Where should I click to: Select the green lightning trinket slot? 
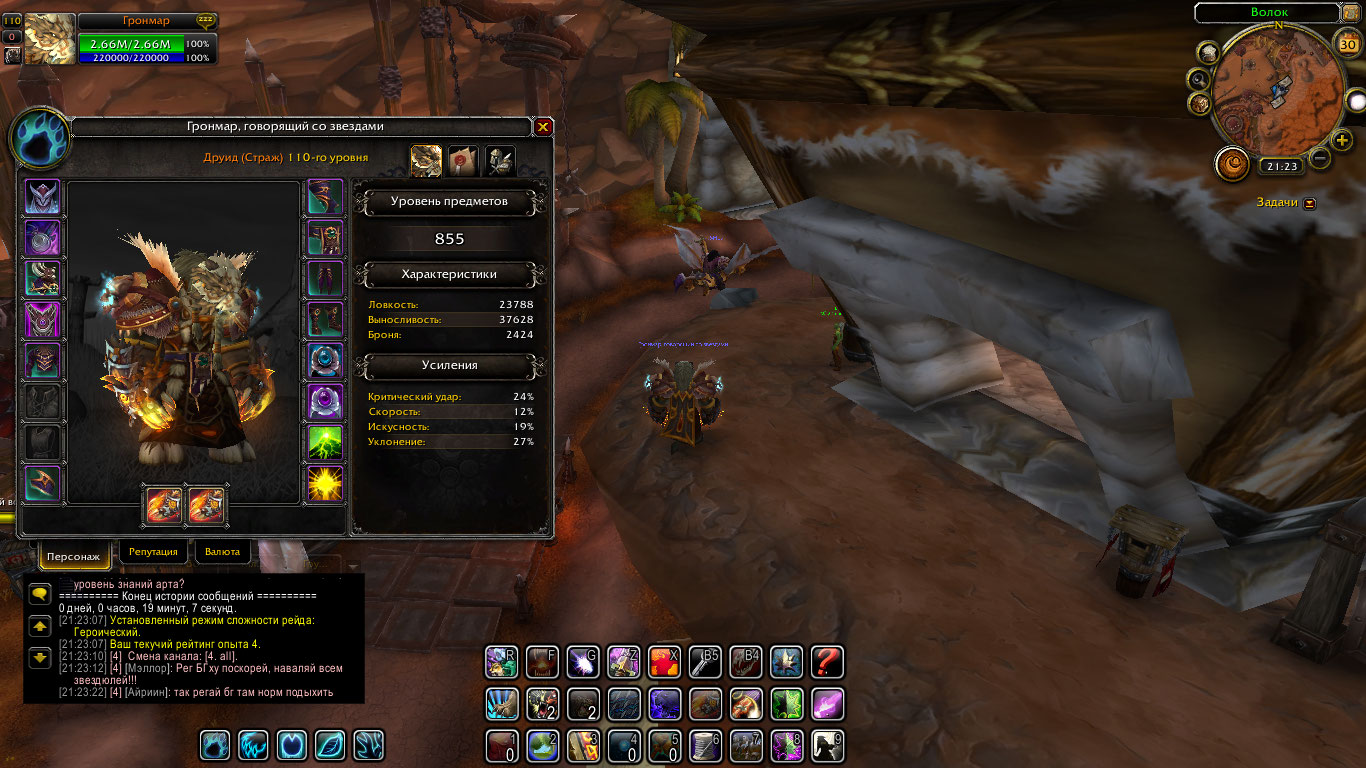coord(325,443)
